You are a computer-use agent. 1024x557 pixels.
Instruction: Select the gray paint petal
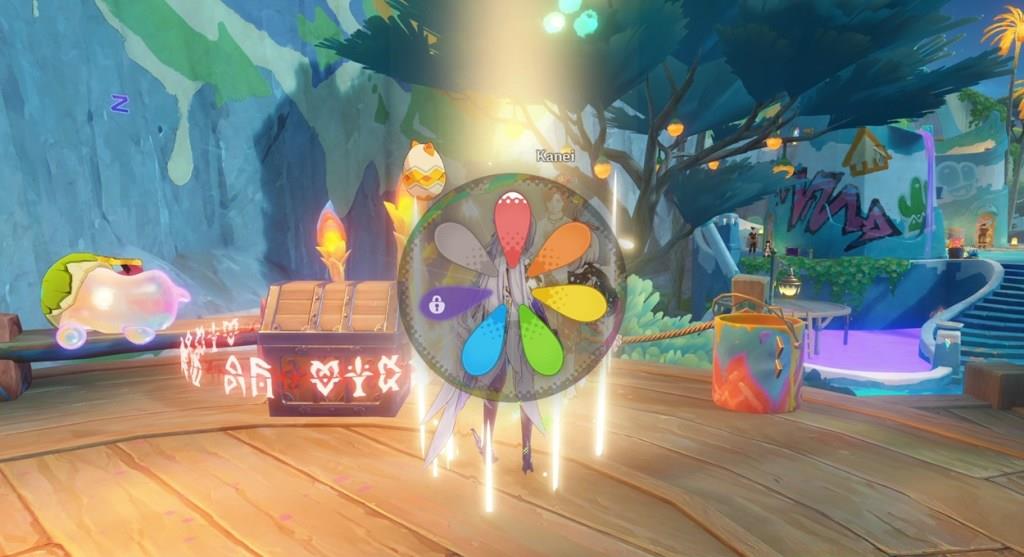[462, 248]
